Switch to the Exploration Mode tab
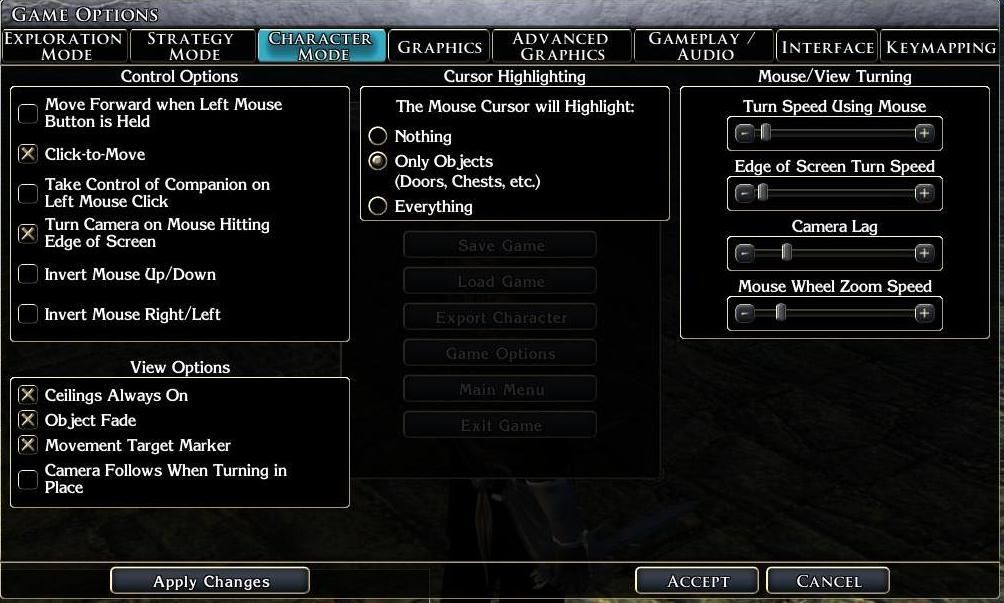1004x603 pixels. 64,46
